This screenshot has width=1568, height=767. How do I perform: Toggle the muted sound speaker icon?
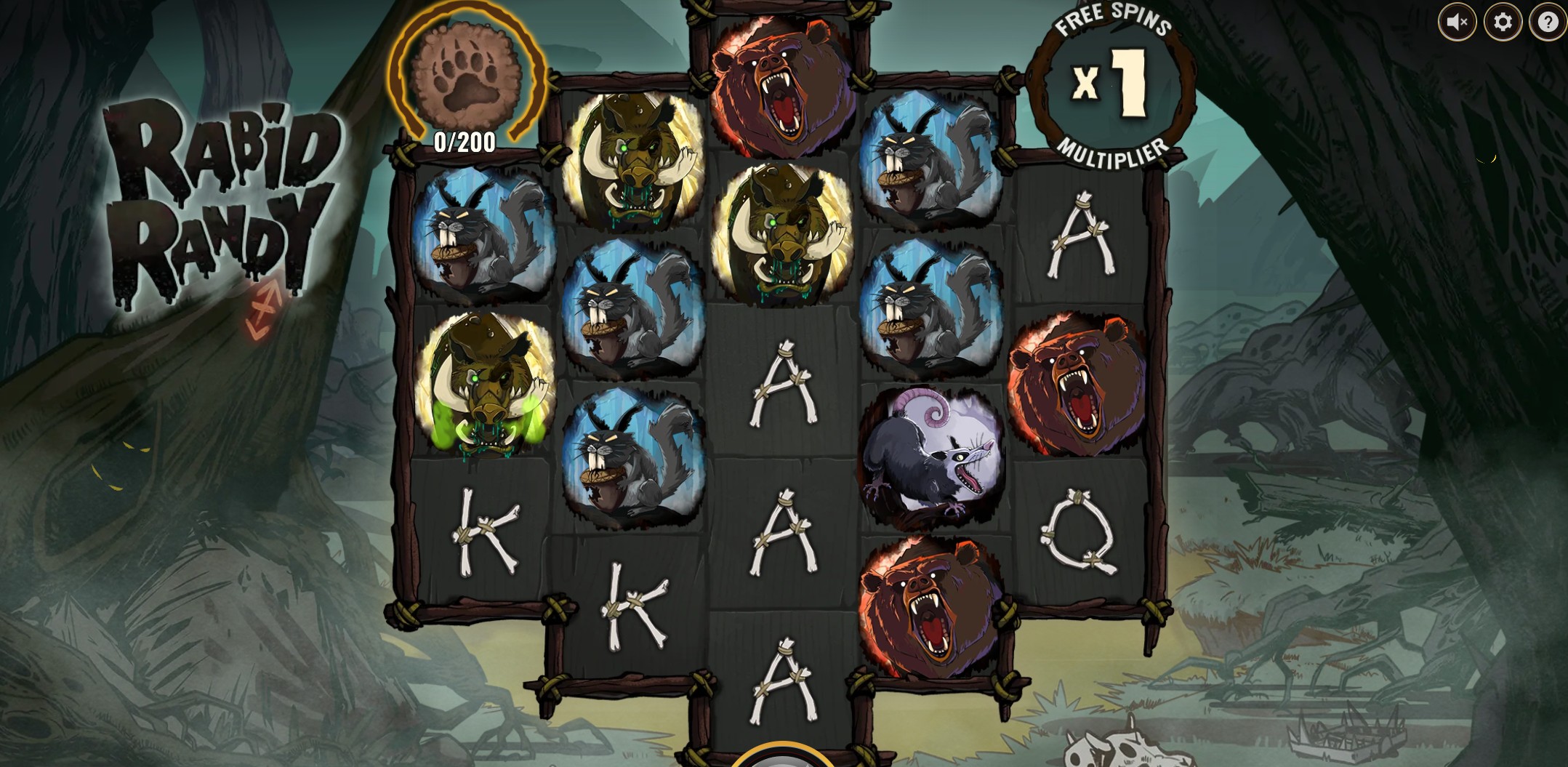click(x=1457, y=23)
